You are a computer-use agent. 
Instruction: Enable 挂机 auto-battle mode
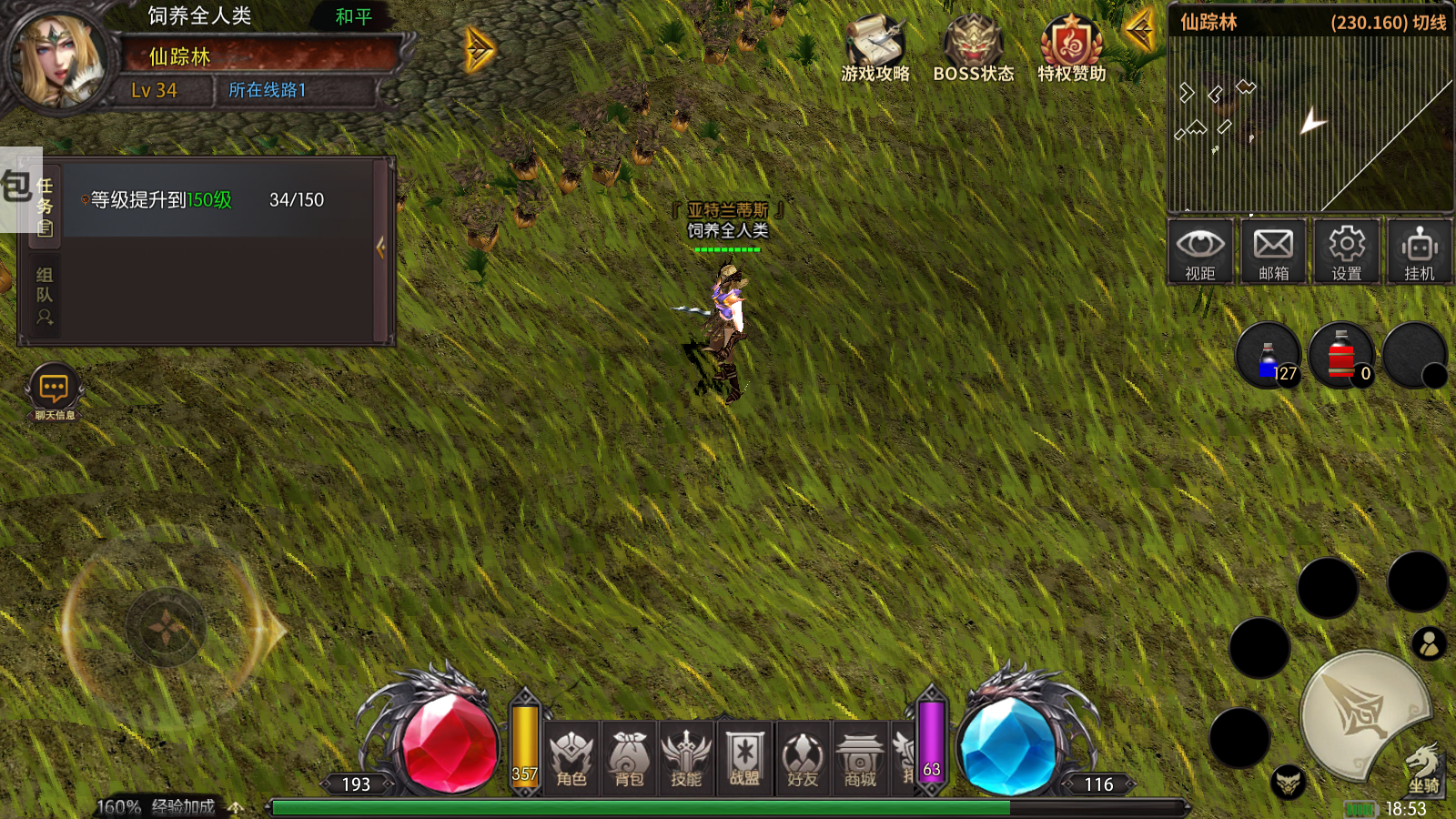1419,252
